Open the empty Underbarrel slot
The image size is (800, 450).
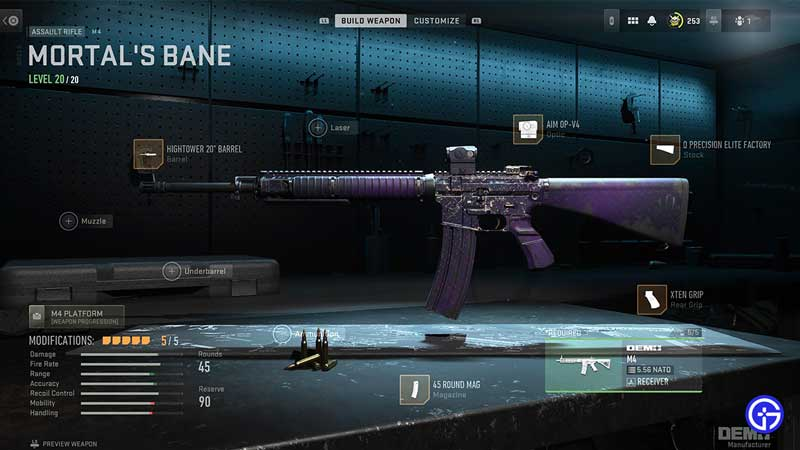tap(172, 270)
